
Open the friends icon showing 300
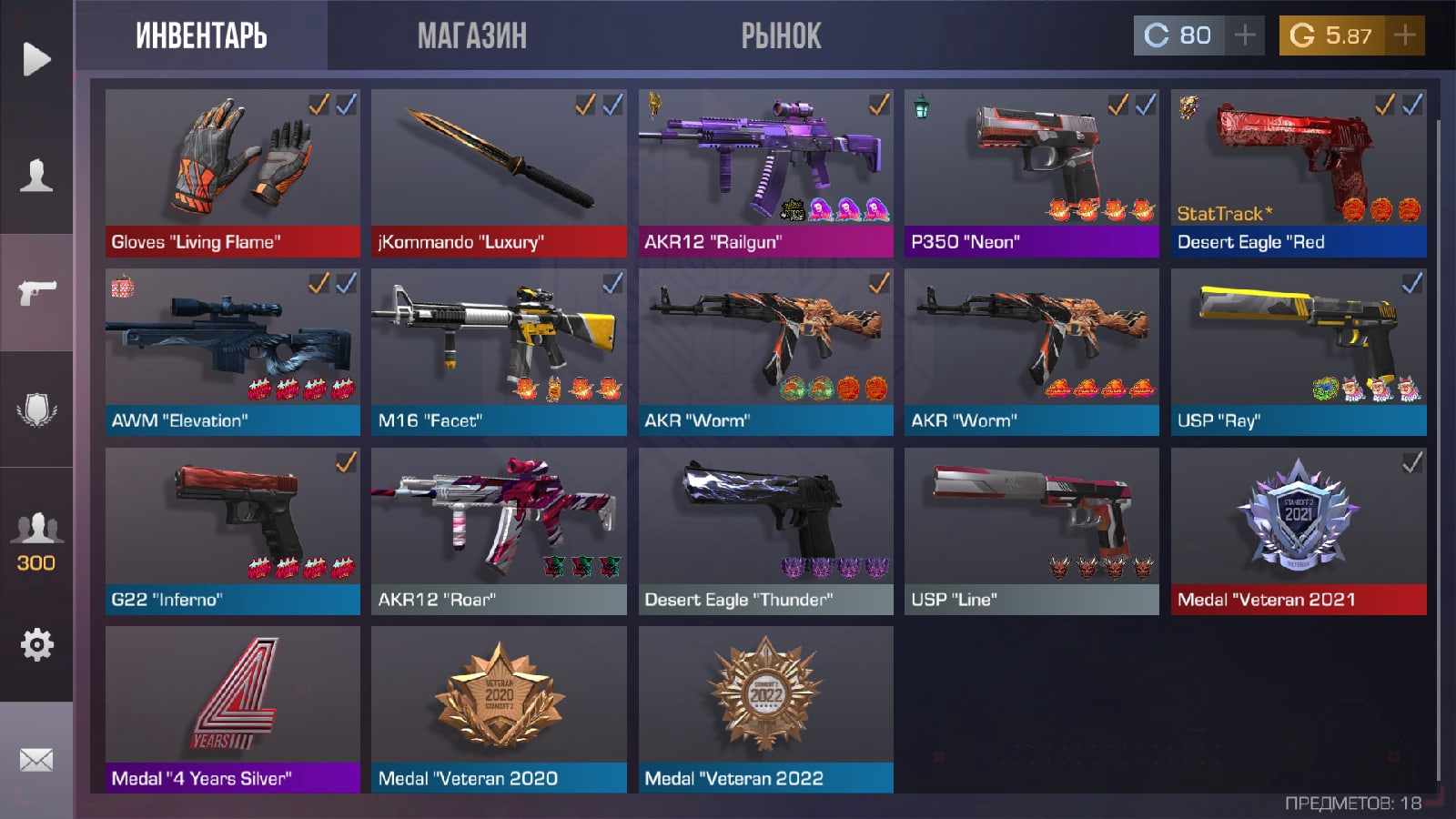point(36,539)
